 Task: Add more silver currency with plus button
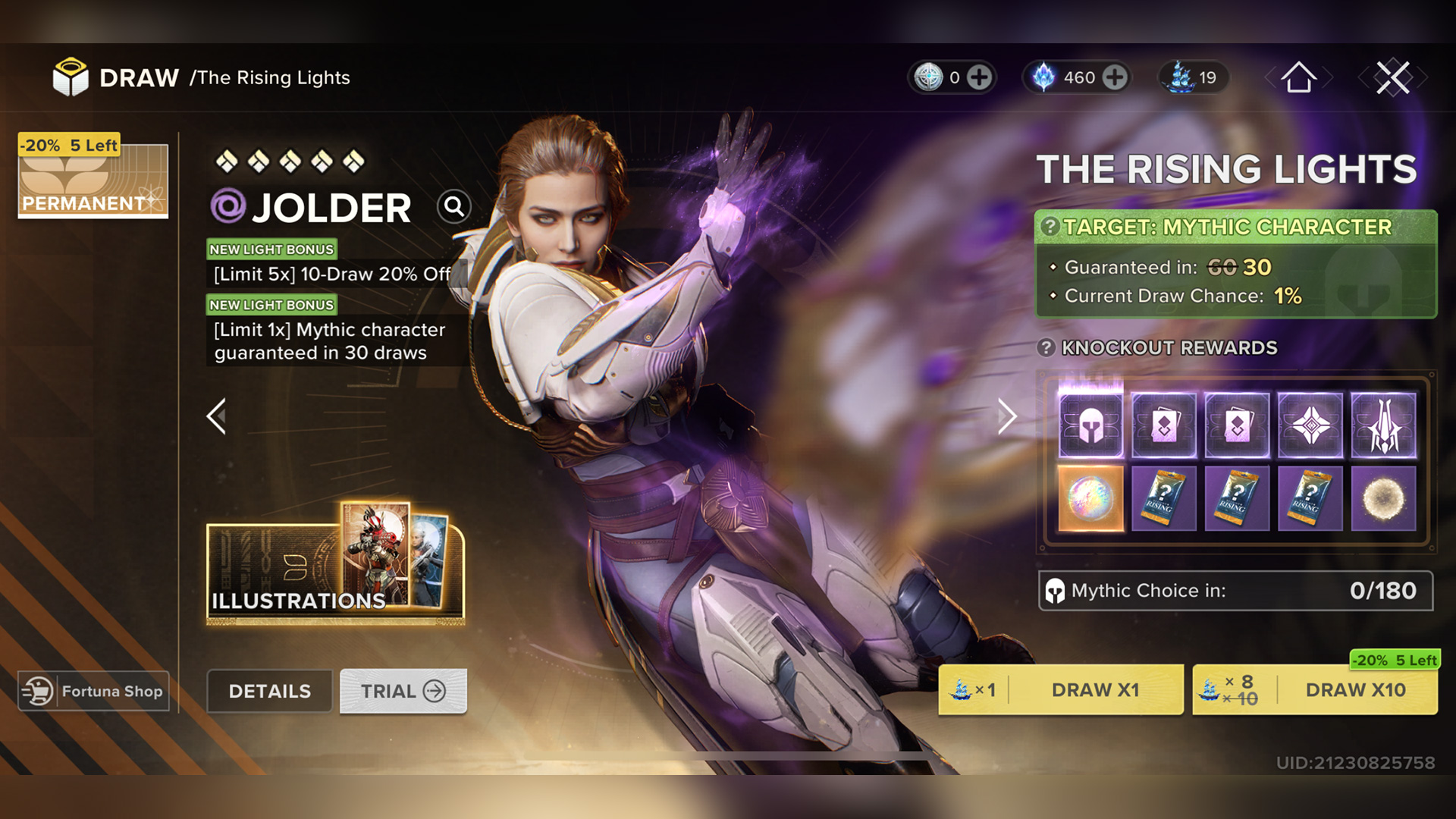pos(979,77)
